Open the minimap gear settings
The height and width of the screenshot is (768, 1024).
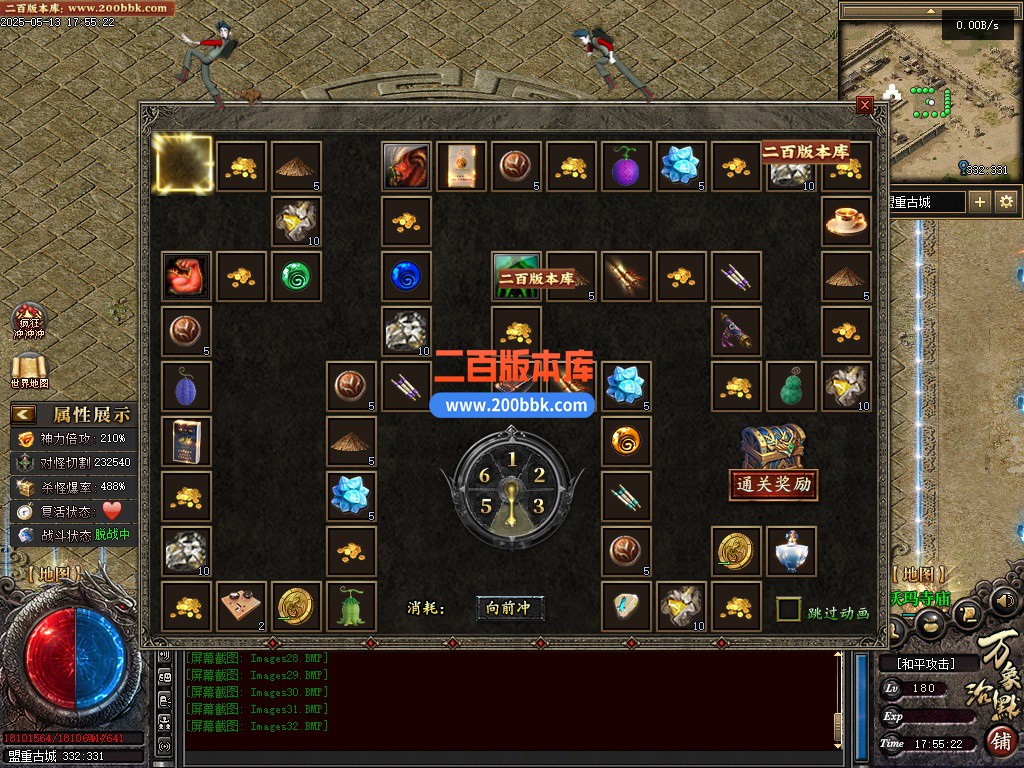click(1006, 202)
